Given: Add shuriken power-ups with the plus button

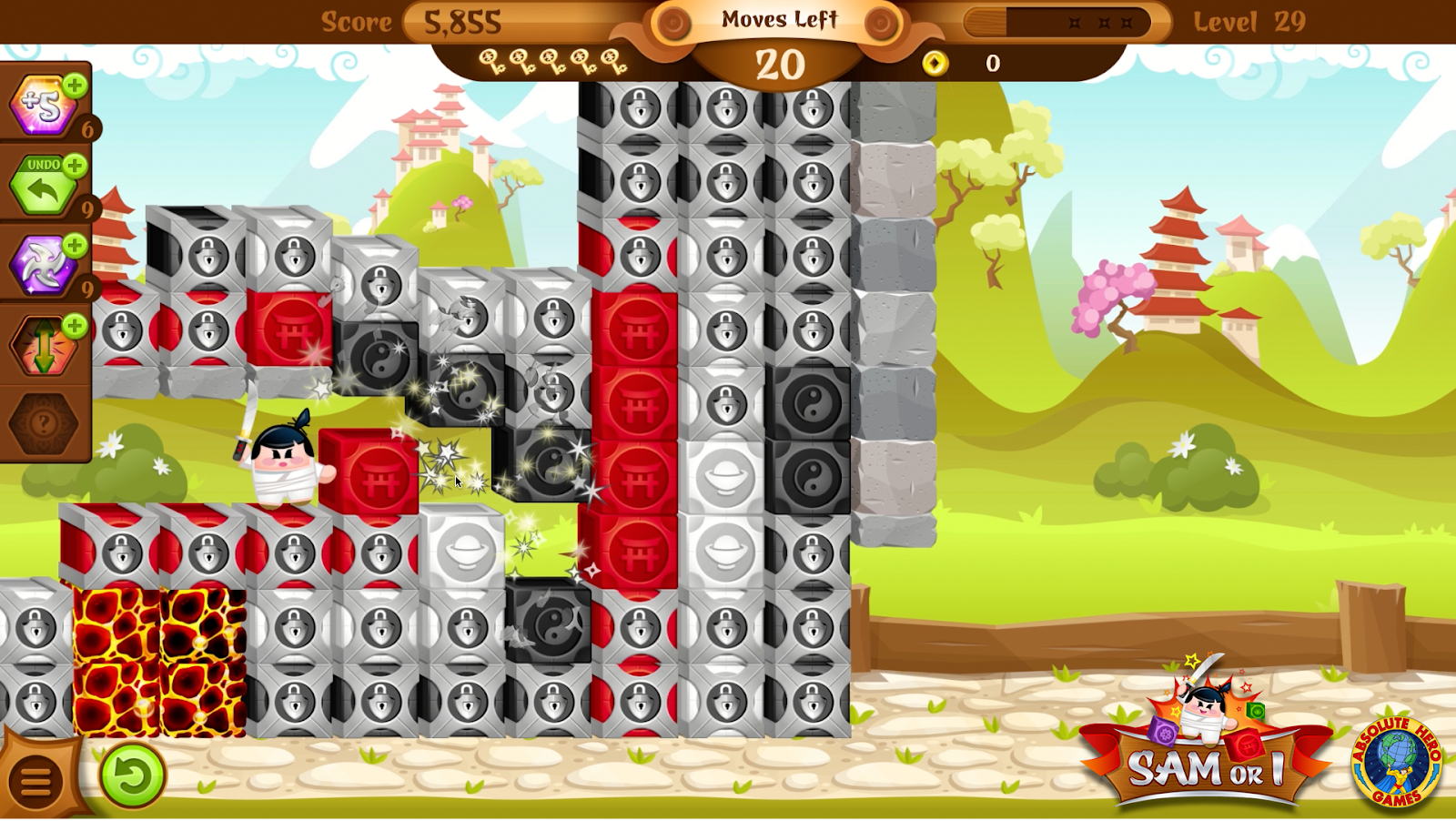Looking at the screenshot, I should (76, 246).
